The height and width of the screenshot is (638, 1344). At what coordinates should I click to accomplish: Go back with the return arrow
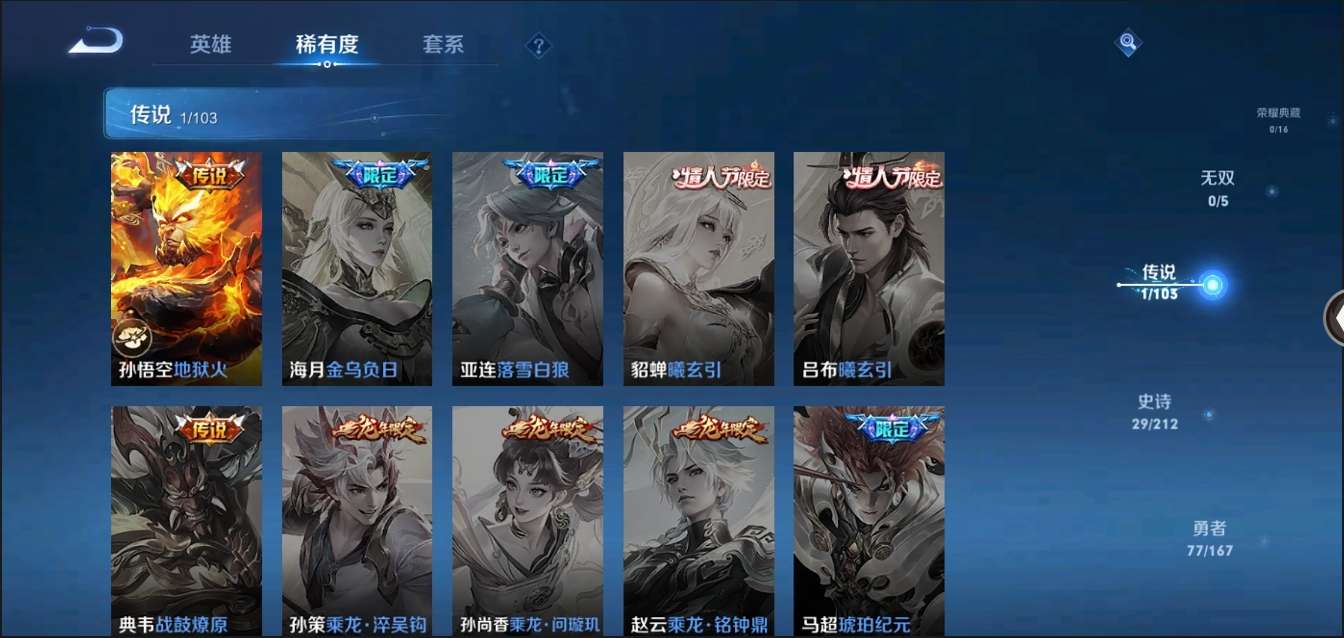[96, 41]
